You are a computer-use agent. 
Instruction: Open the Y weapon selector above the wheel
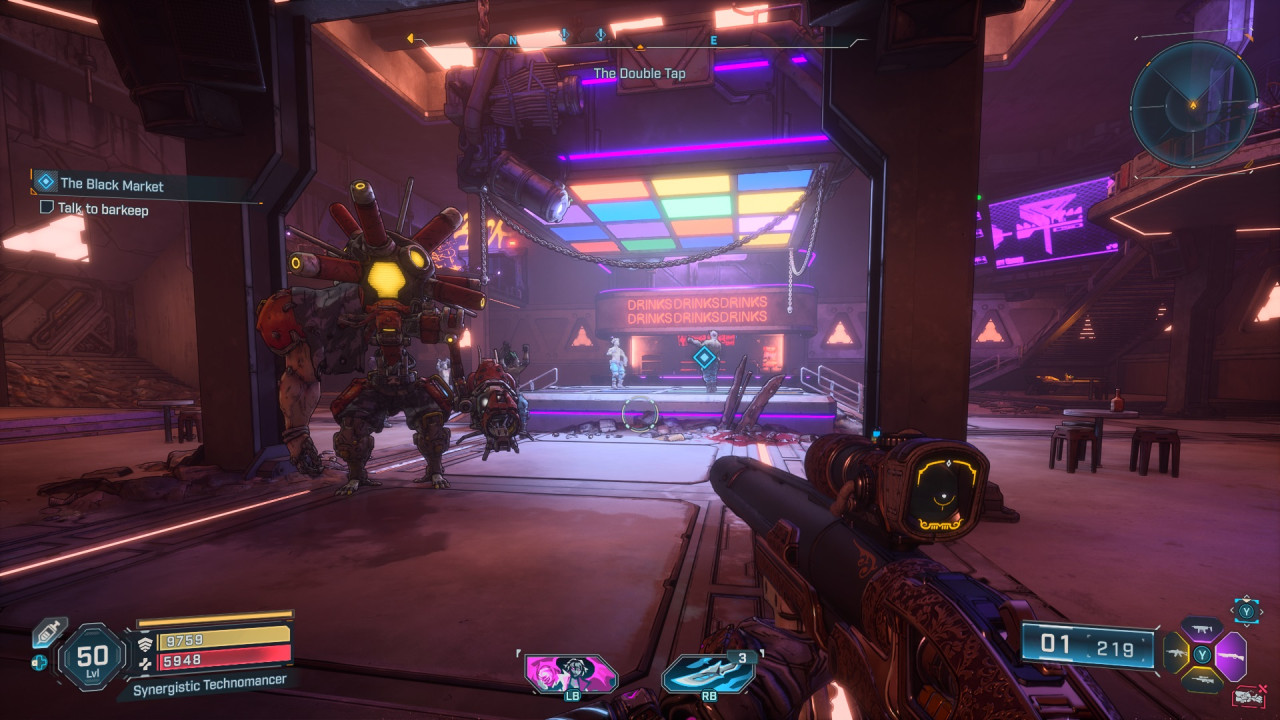(1246, 611)
